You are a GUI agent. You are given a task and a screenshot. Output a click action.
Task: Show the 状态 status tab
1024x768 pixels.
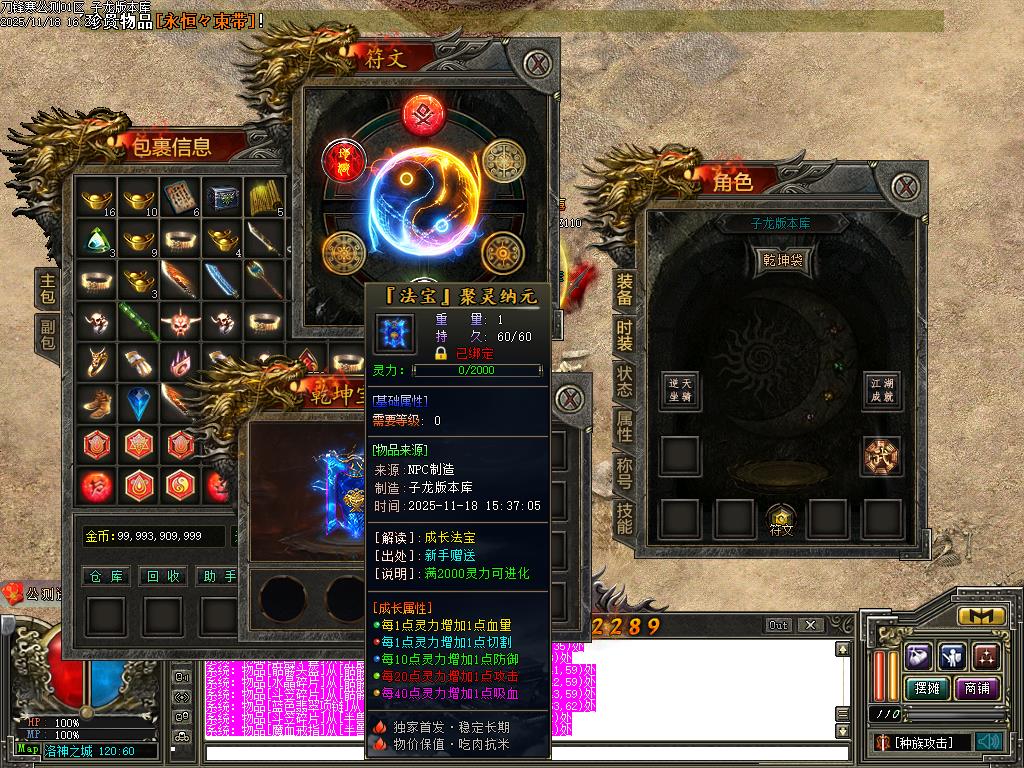tap(624, 381)
